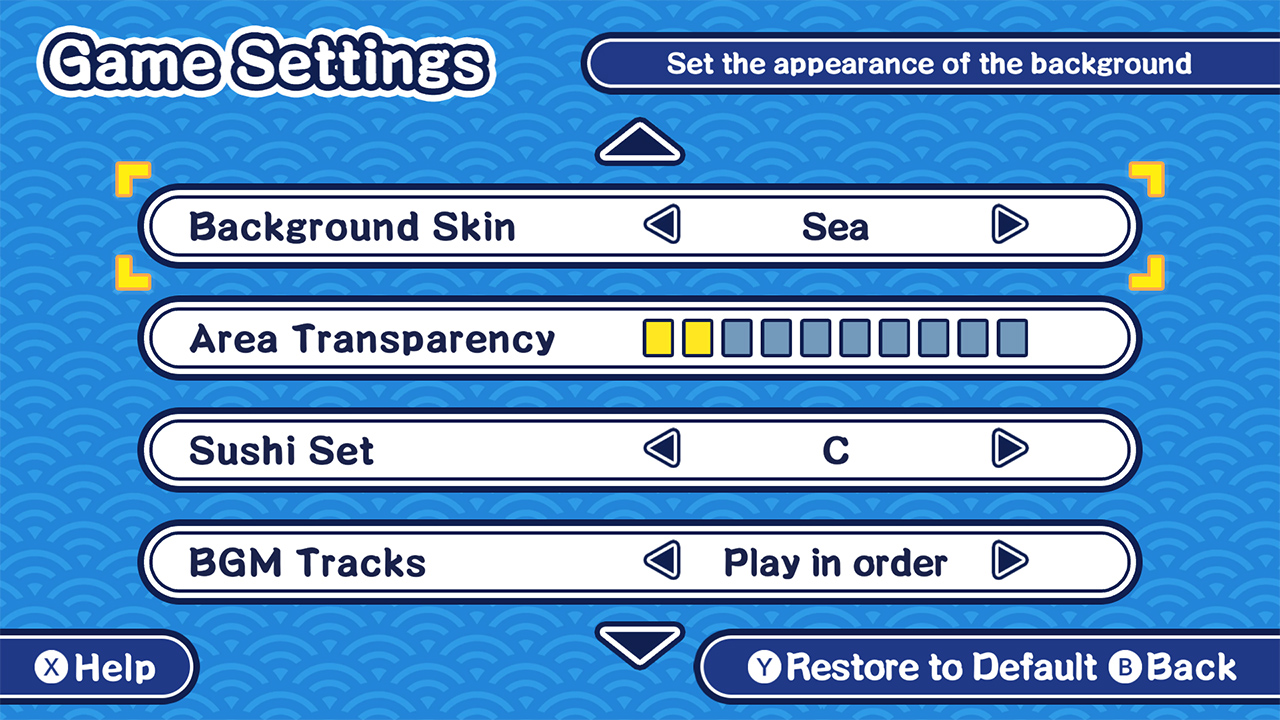
Task: Click the X button icon next to Help
Action: 50,667
